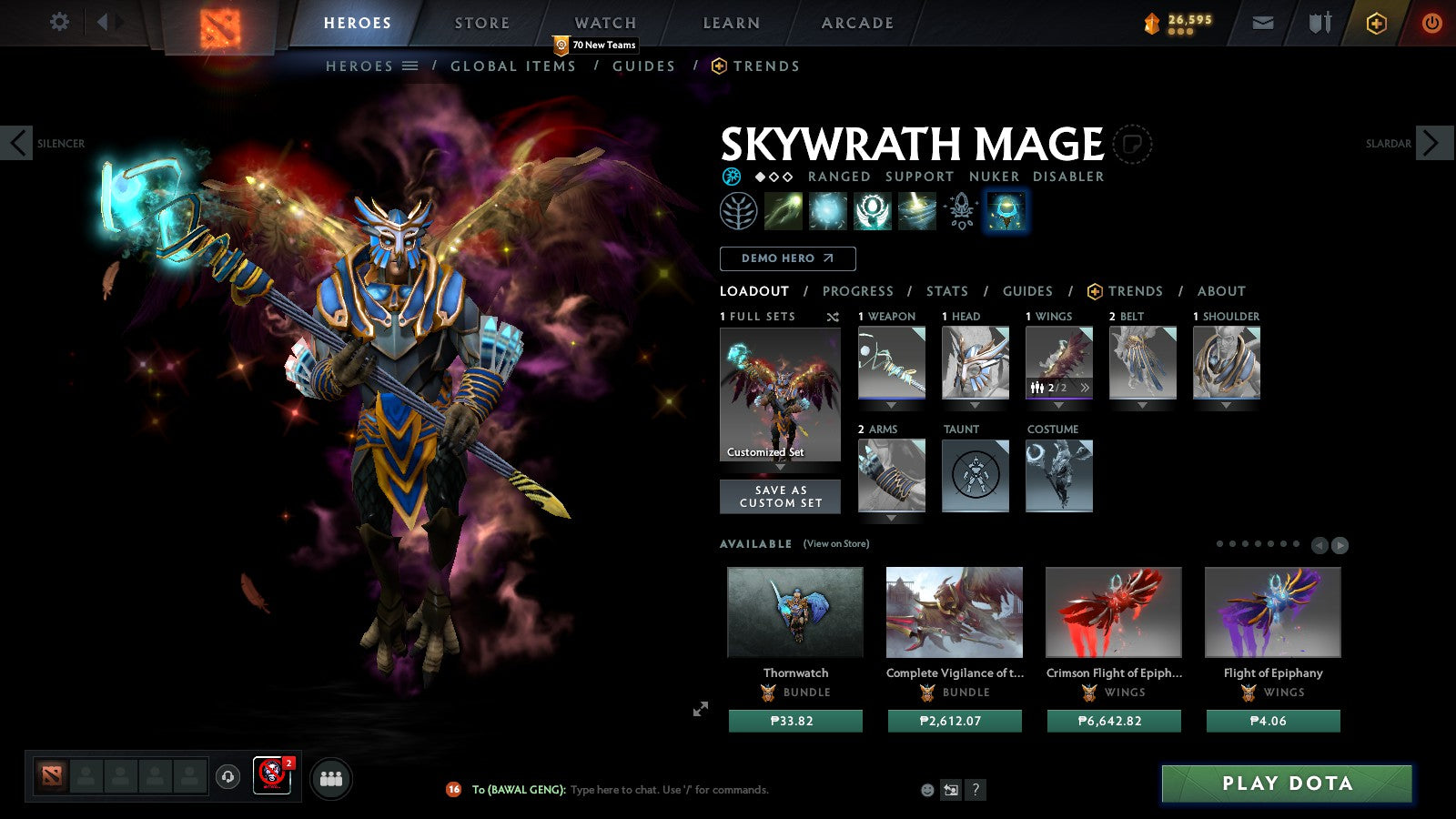Click the chat help question mark icon
The image size is (1456, 819).
tap(976, 790)
